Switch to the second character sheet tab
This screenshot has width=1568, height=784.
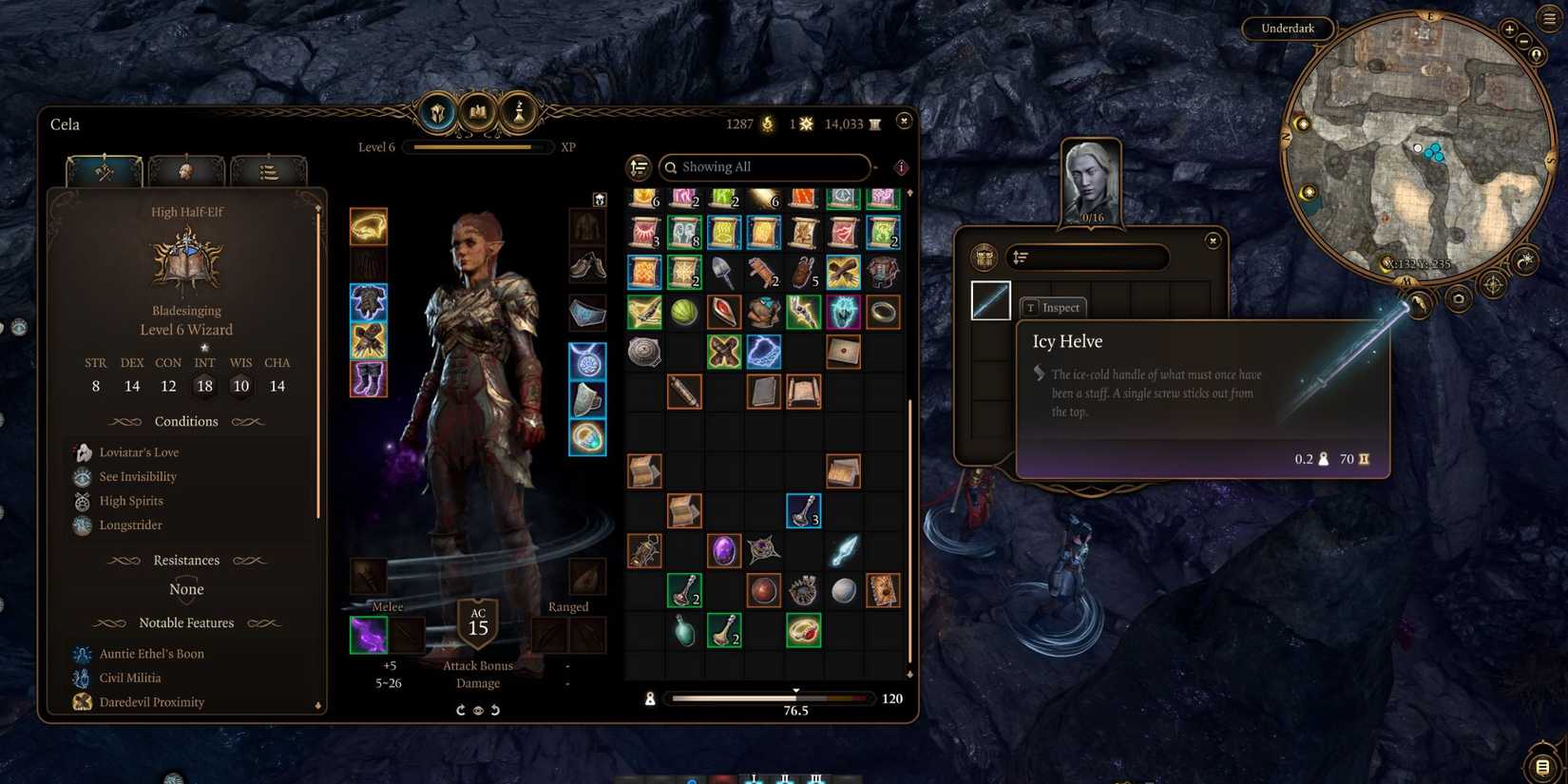pyautogui.click(x=187, y=169)
